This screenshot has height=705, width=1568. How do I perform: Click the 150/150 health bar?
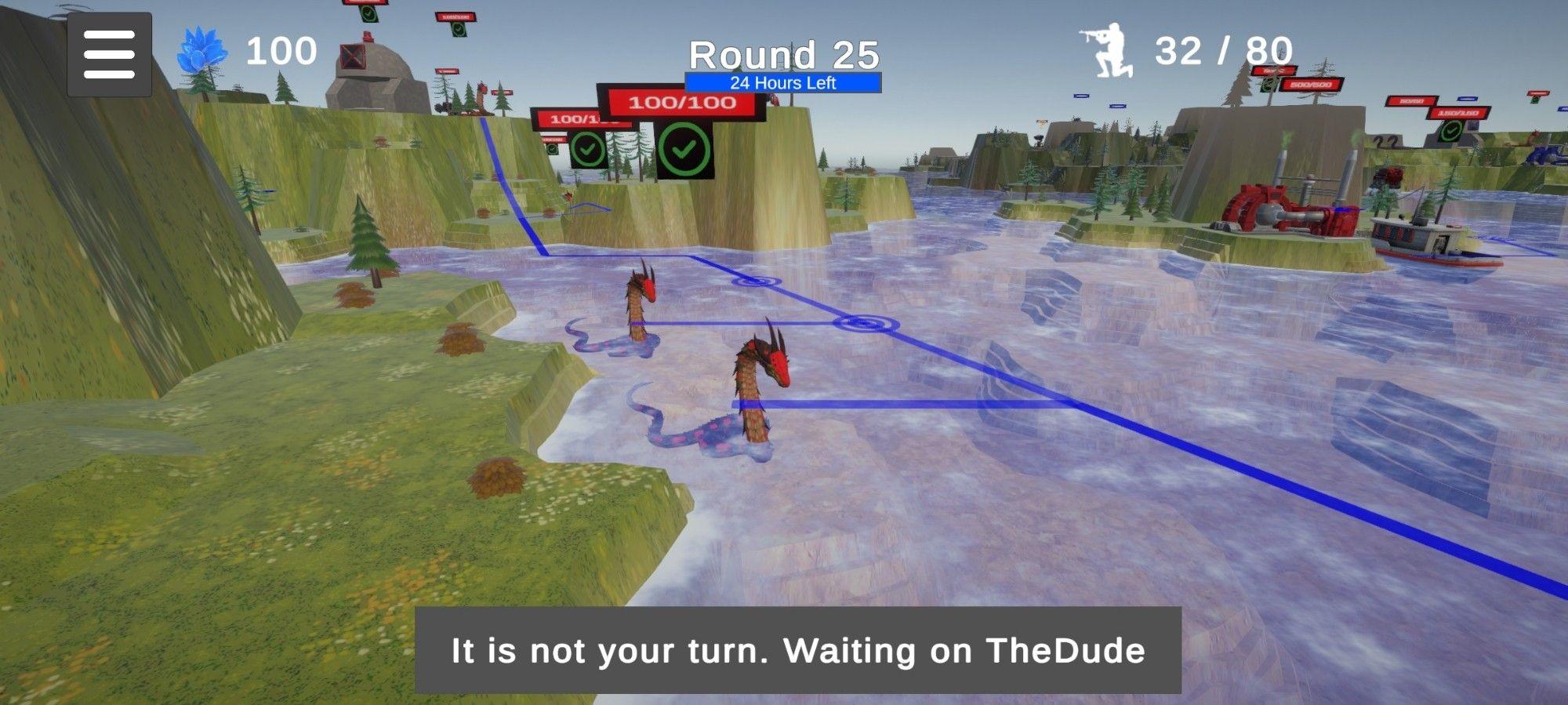(1458, 112)
